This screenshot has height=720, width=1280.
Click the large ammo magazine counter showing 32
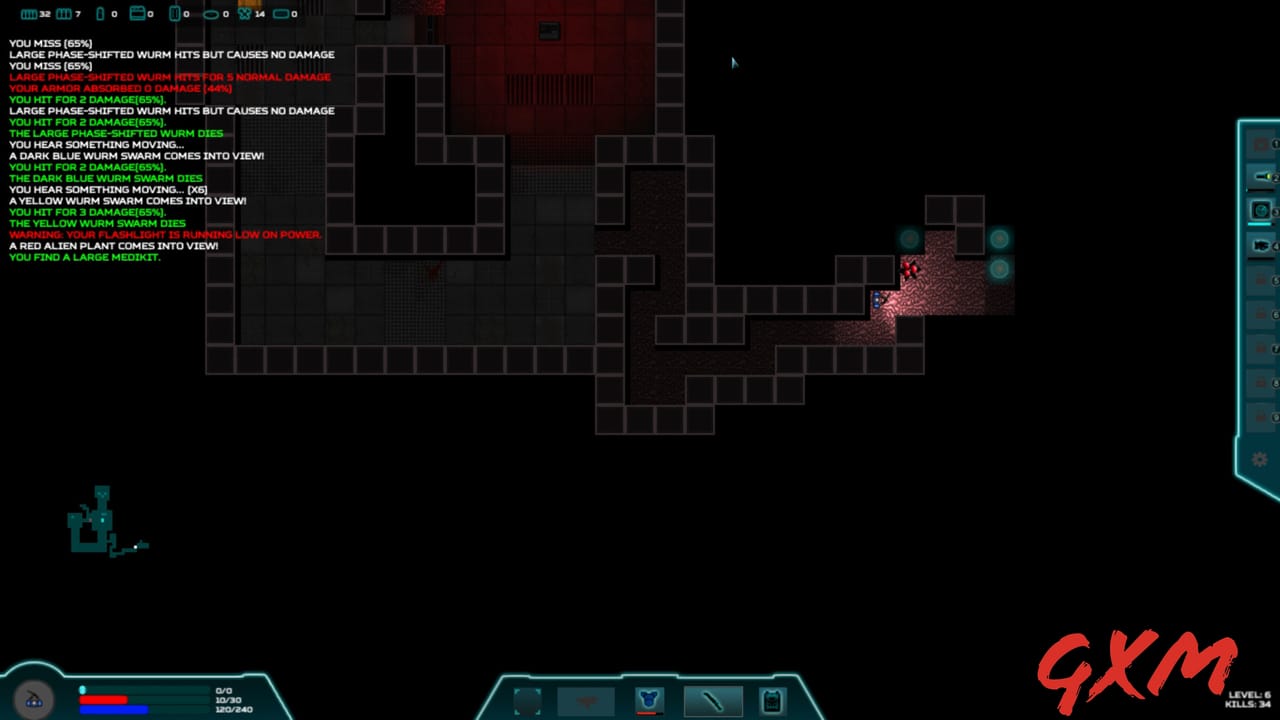[28, 13]
